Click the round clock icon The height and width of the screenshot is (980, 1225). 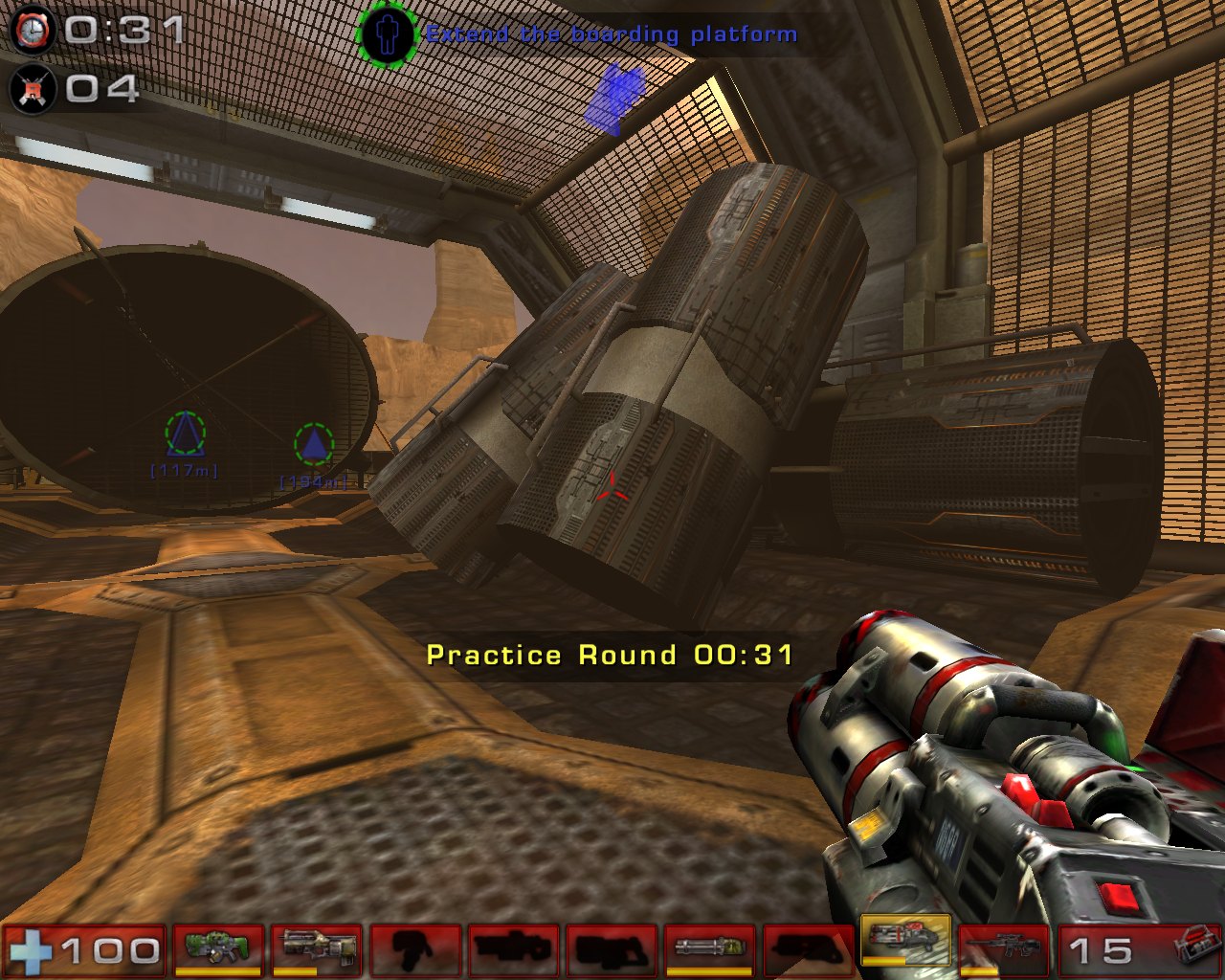click(33, 30)
